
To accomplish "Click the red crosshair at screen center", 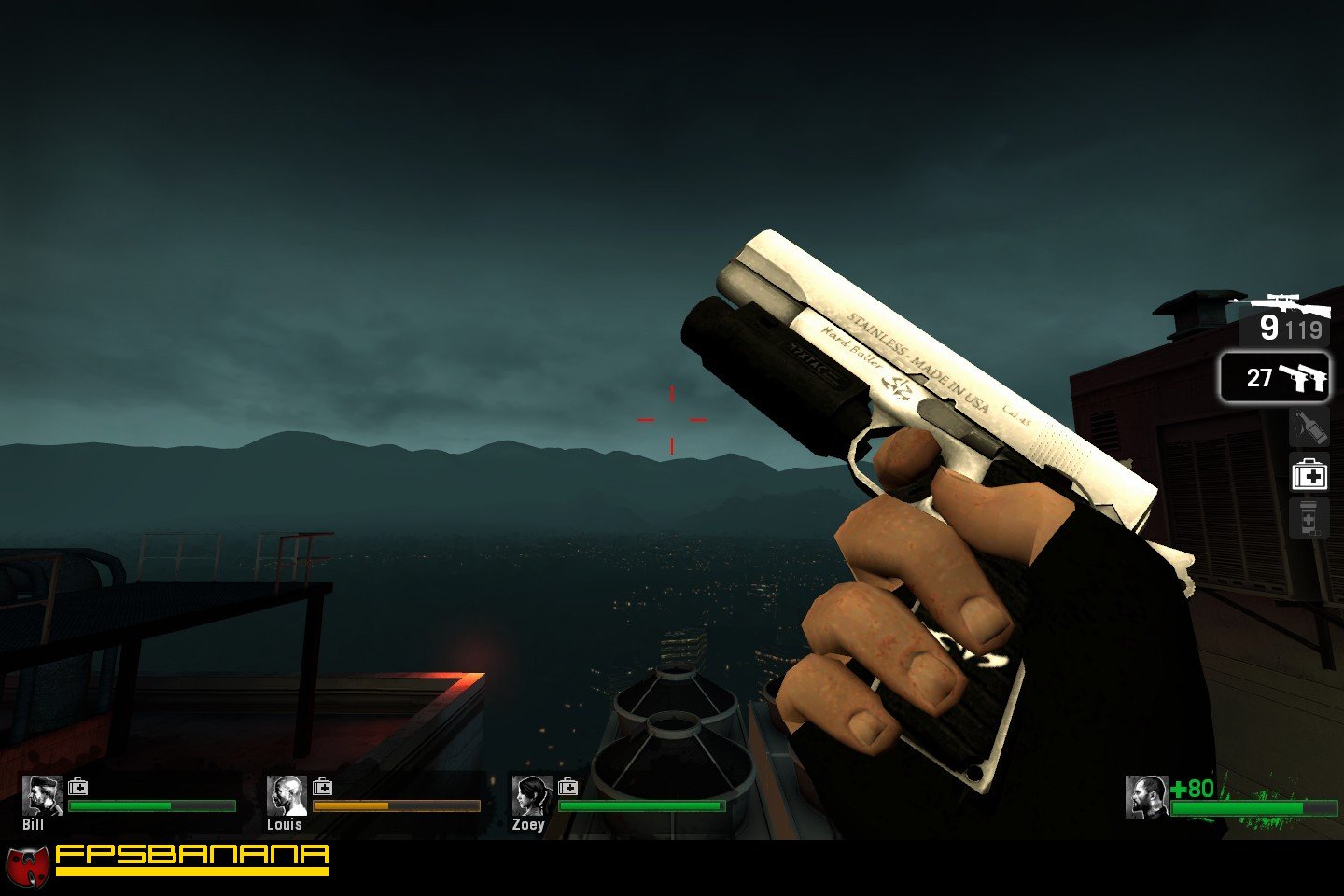I will (x=670, y=418).
